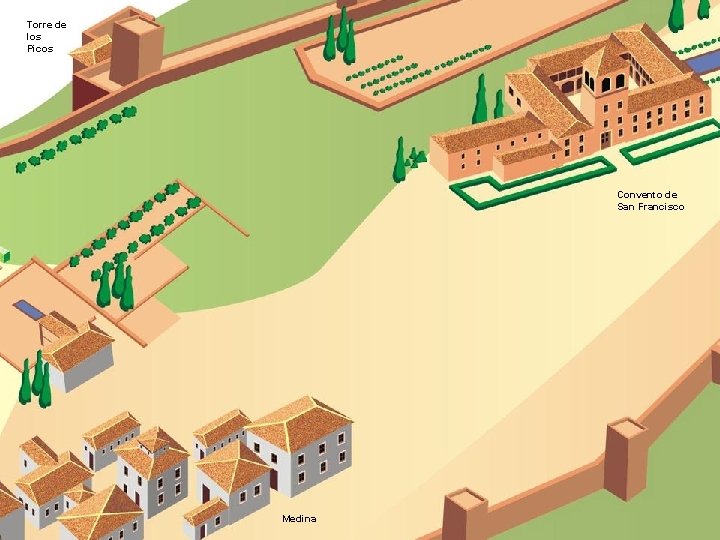Open the Convento de San Francisco label
720x540 pixels.
650,200
